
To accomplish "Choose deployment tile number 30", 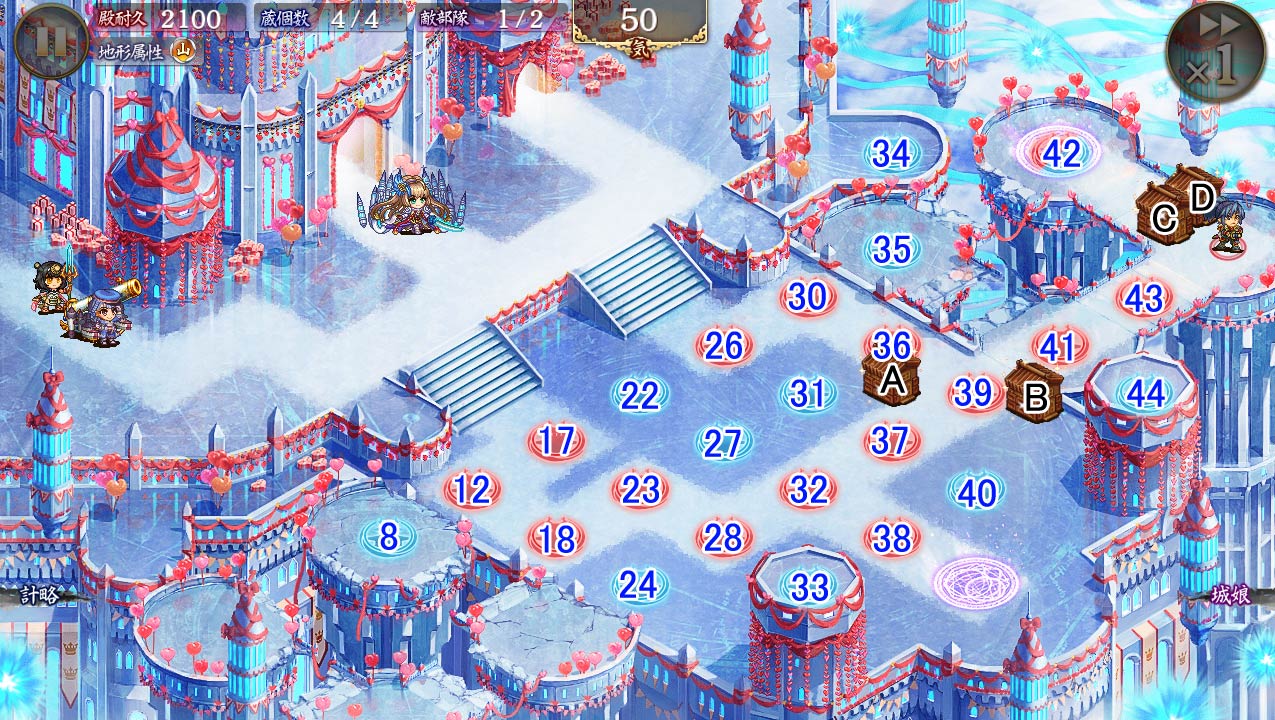I will (x=807, y=297).
